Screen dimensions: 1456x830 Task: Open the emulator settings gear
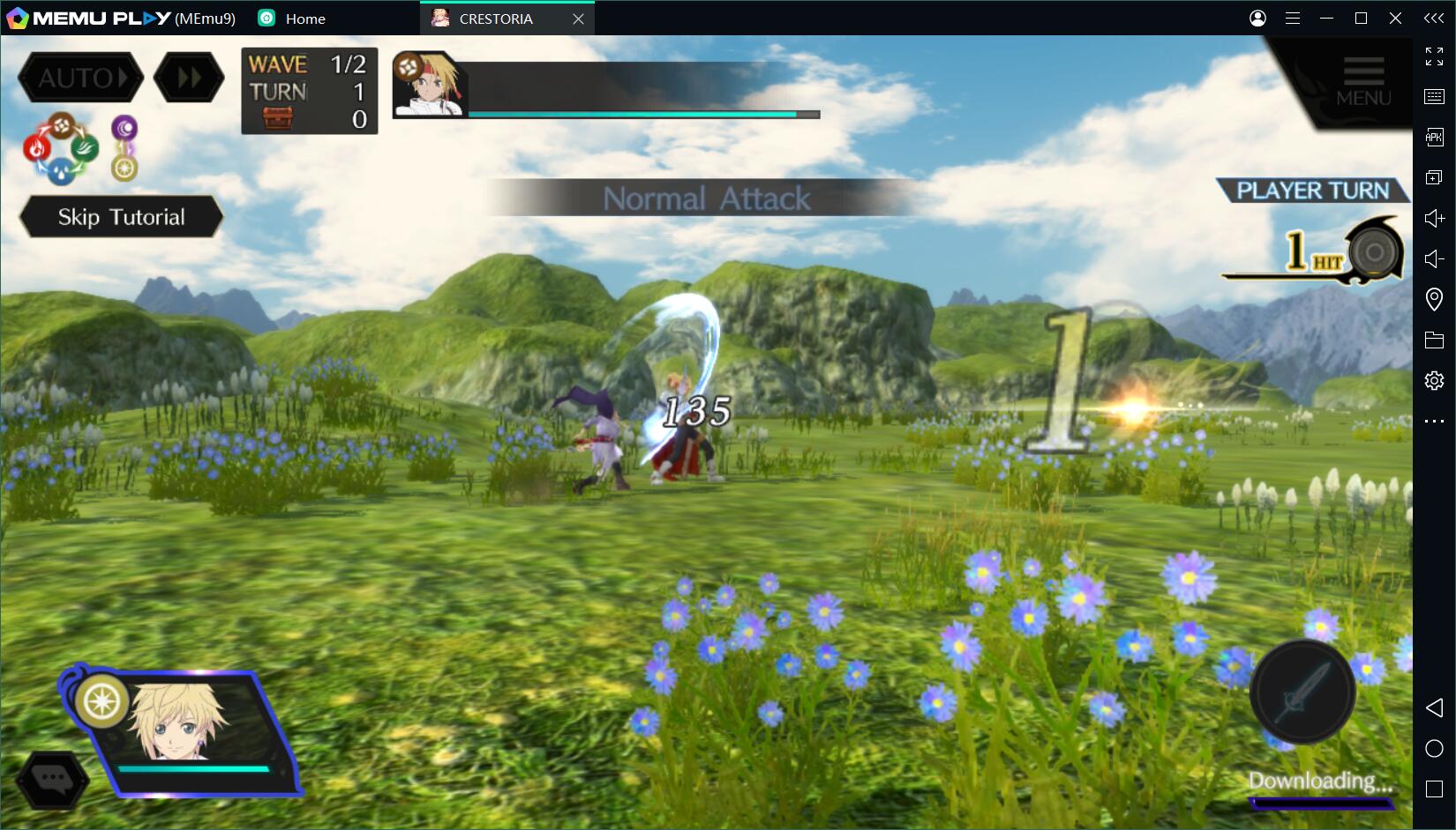click(x=1434, y=380)
